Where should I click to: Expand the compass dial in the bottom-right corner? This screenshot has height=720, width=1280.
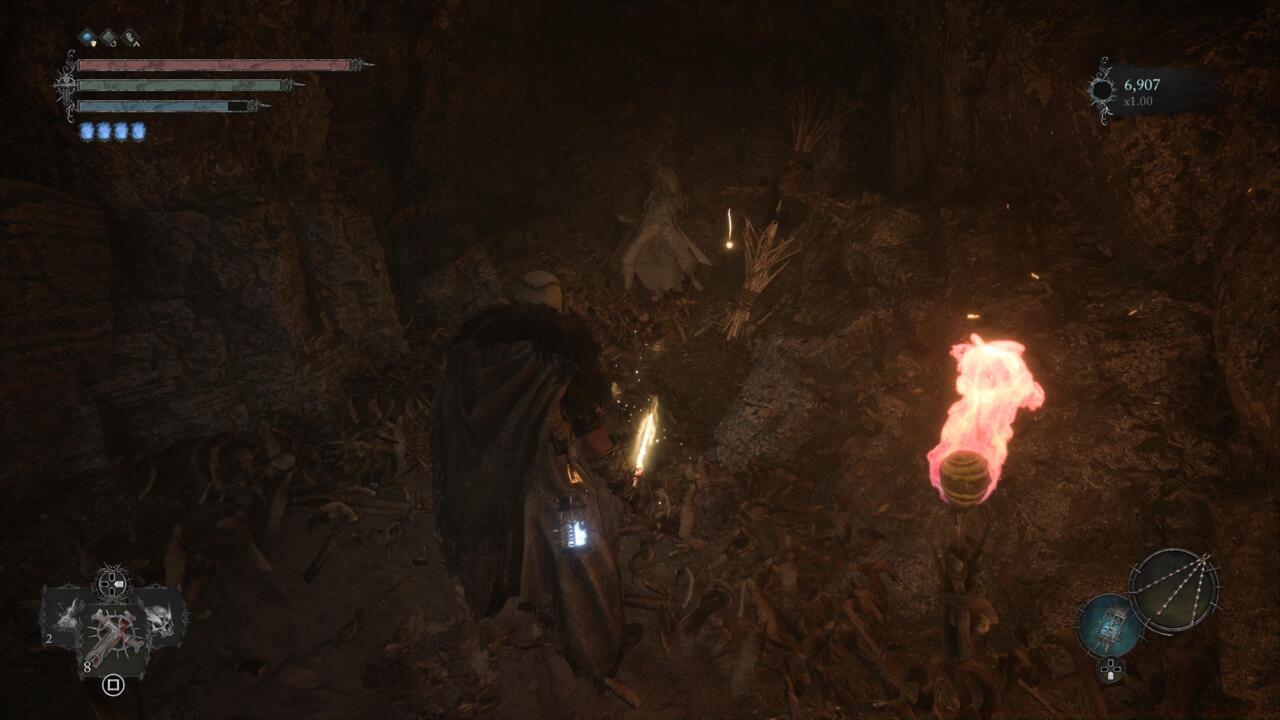click(1175, 590)
